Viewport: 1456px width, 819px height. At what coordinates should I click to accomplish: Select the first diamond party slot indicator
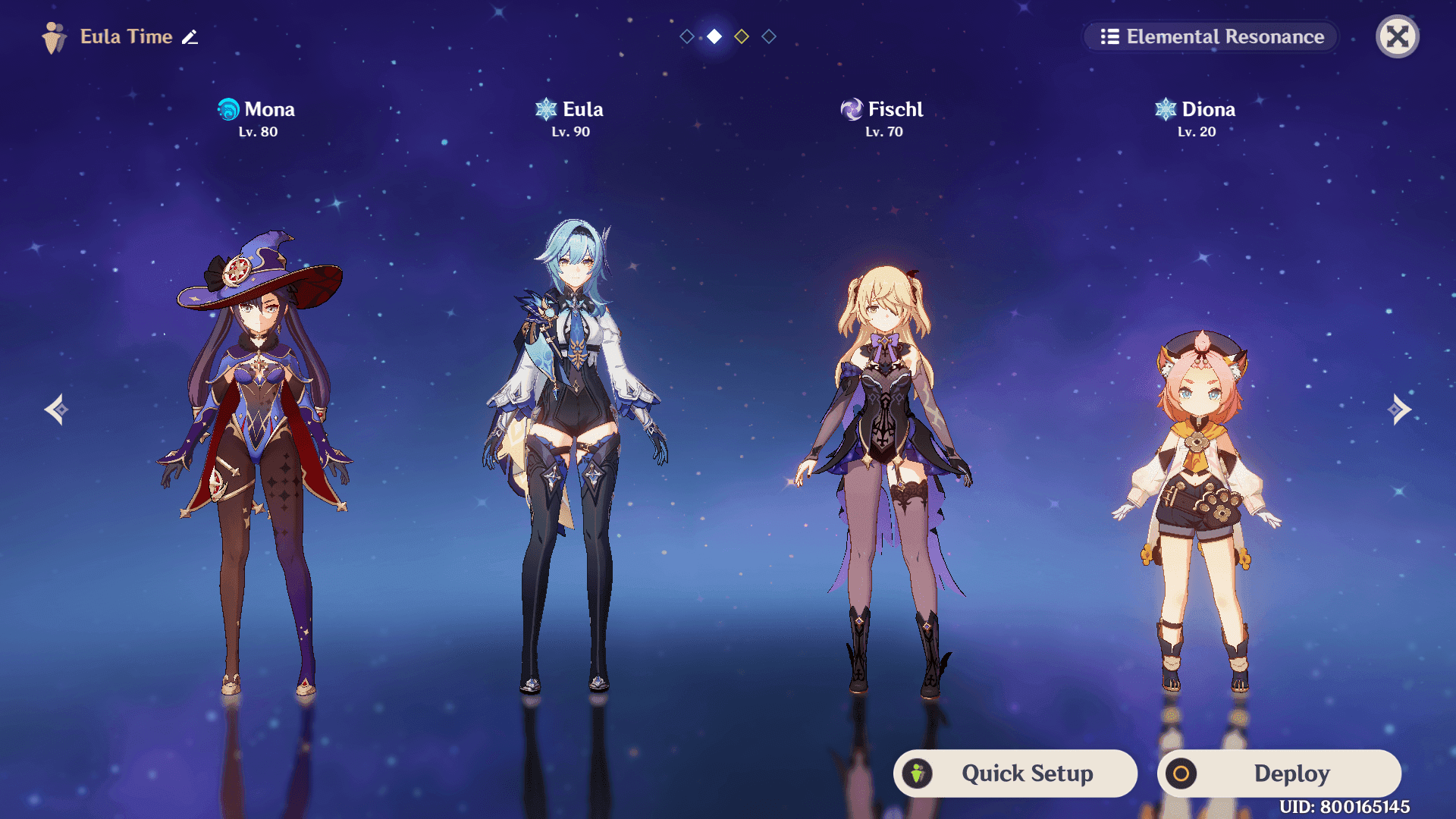point(686,36)
